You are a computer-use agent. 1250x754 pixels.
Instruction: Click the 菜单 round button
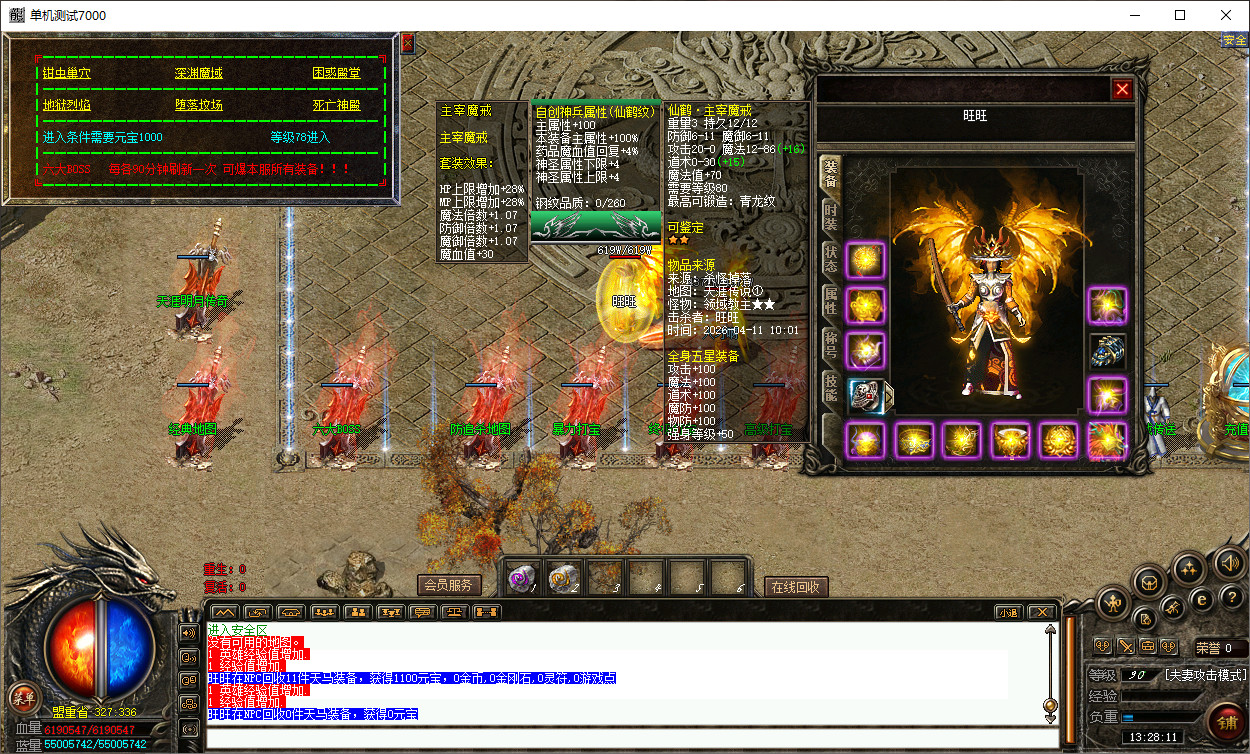[x=21, y=698]
